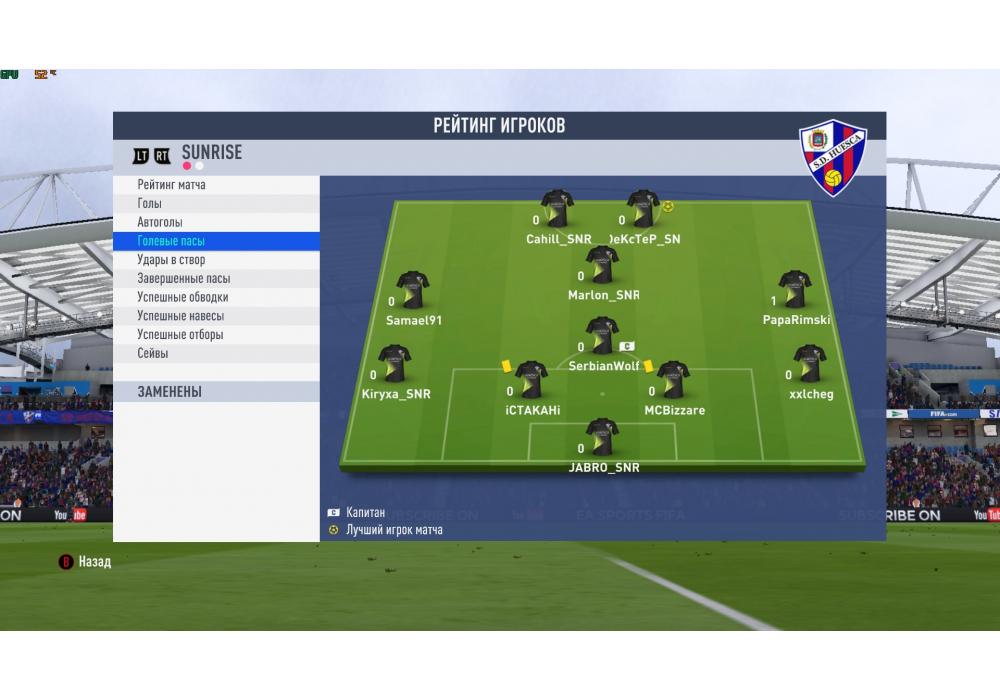This screenshot has height=700, width=1000.
Task: Select the highlighted Голевые пасы row
Action: point(216,241)
